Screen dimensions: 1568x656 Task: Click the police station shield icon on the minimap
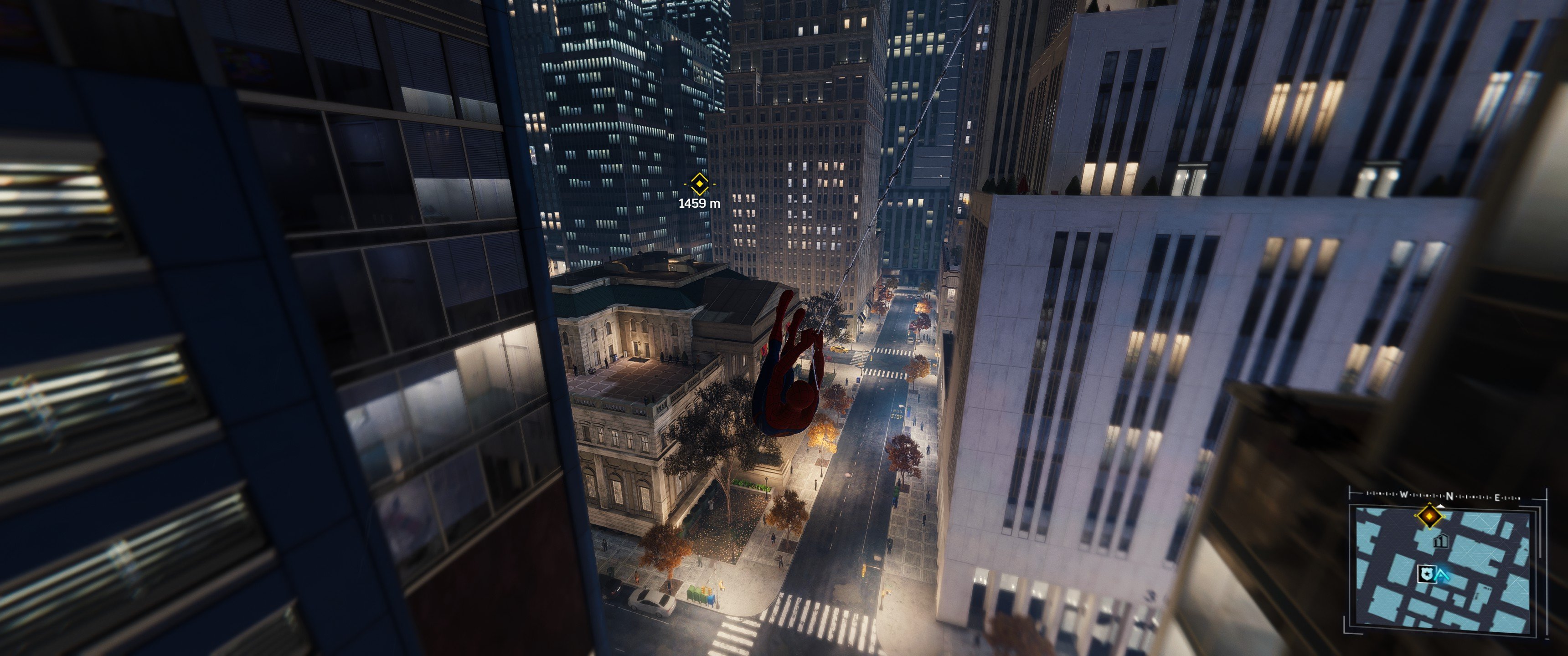pos(1427,574)
